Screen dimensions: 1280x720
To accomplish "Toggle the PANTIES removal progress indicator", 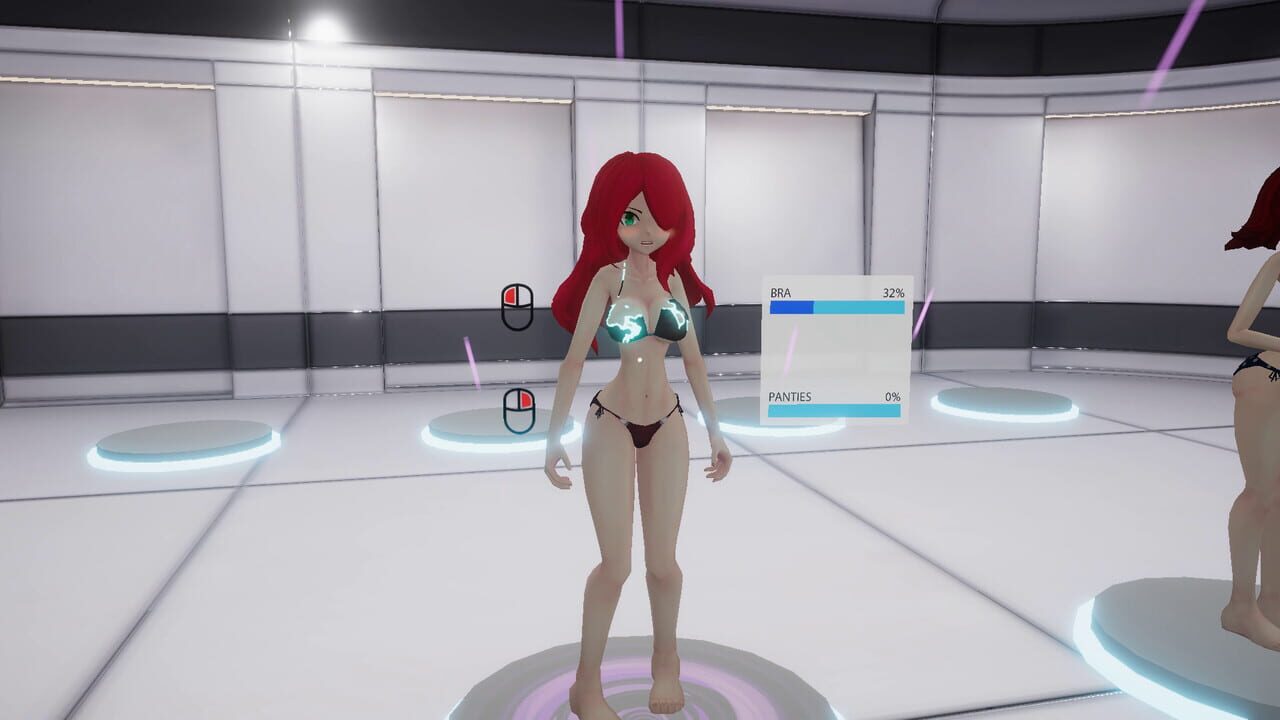I will [835, 411].
